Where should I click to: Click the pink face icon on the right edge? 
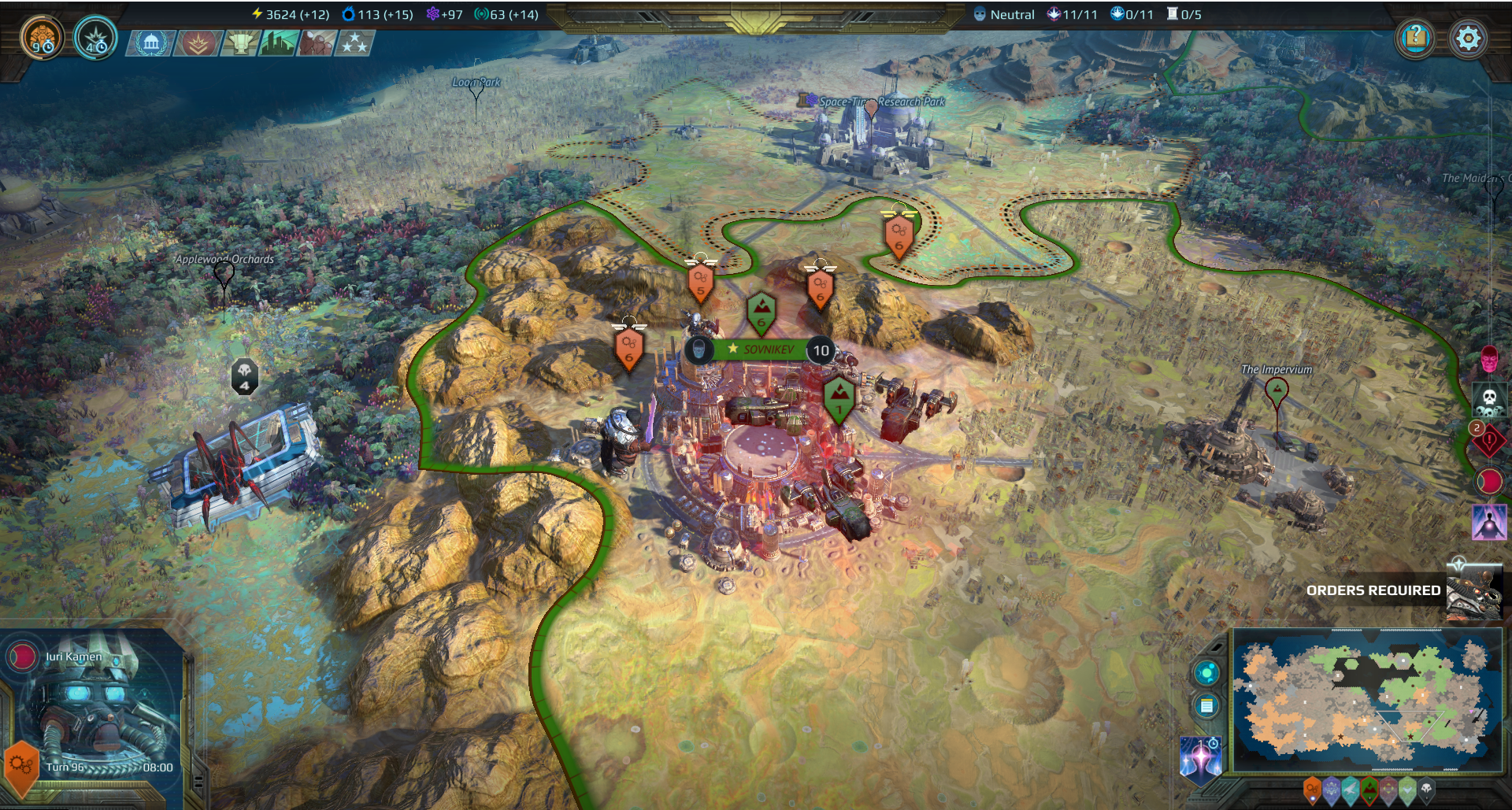tap(1489, 361)
